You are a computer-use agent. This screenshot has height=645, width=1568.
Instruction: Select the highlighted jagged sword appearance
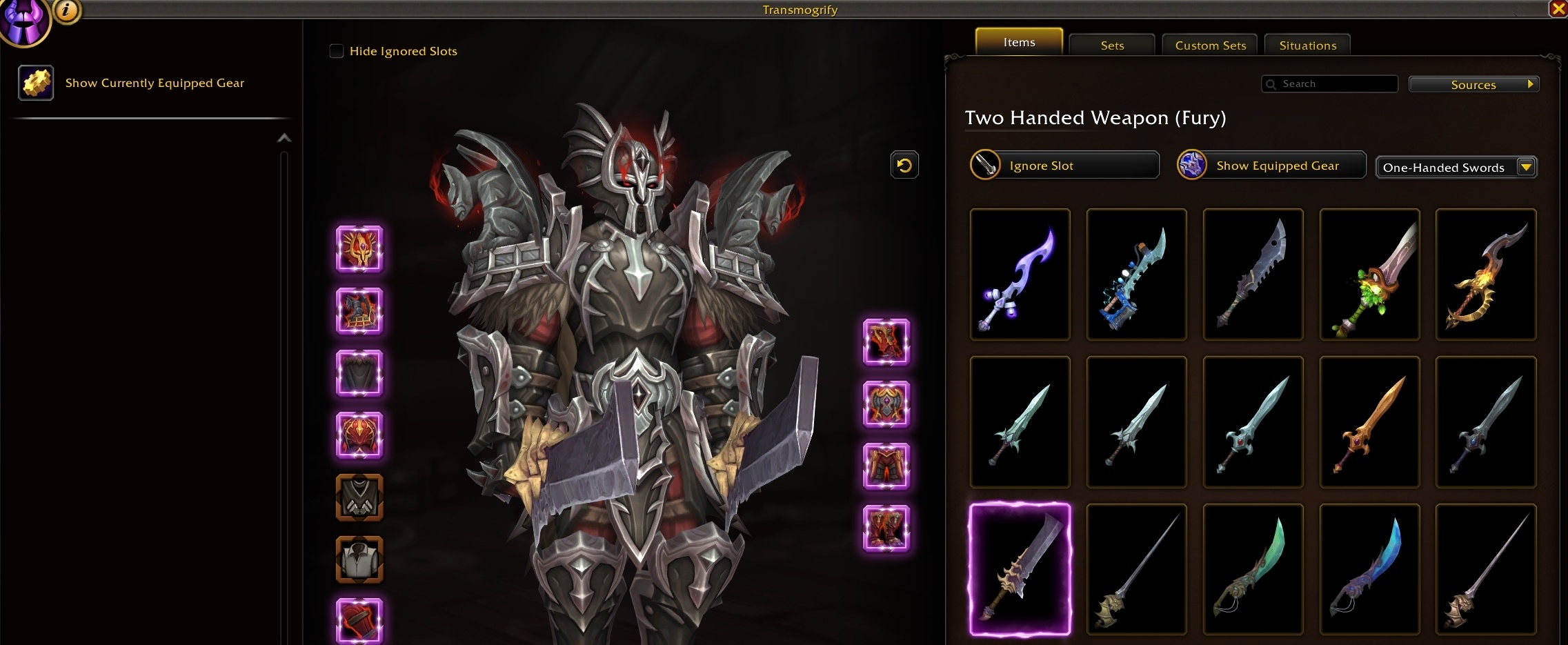[x=1021, y=568]
